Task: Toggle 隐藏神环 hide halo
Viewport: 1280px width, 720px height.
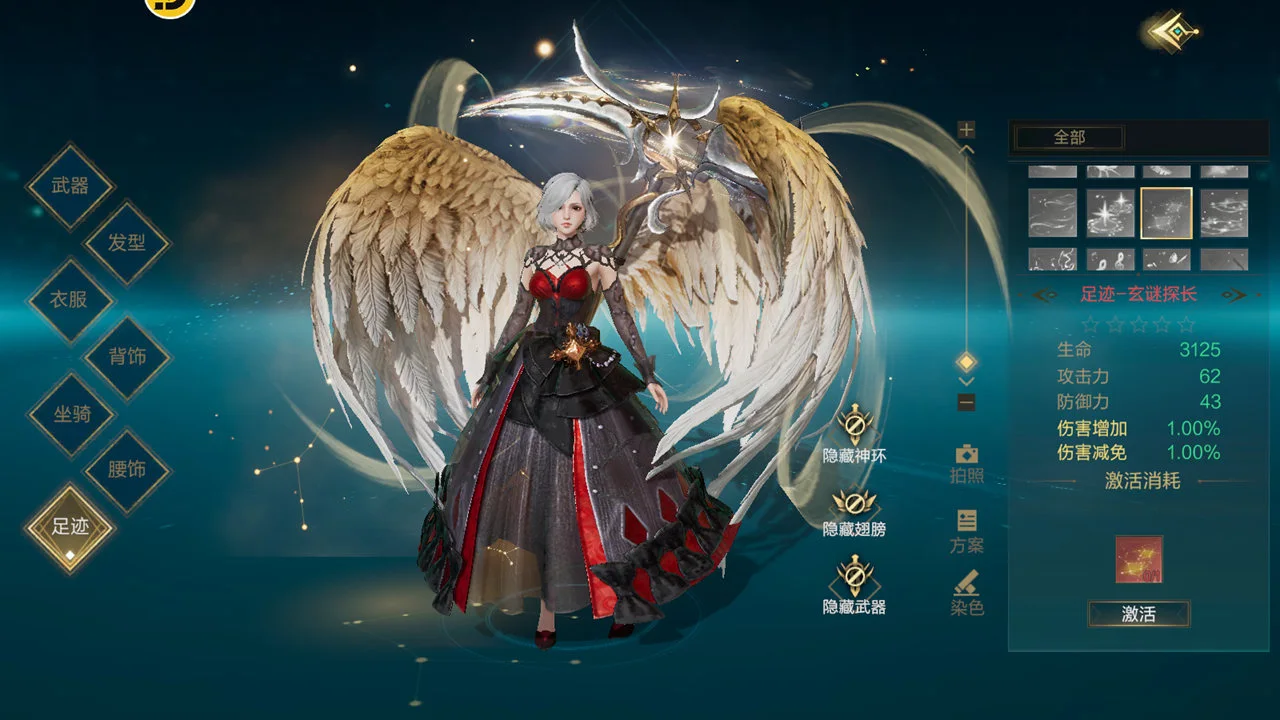Action: point(854,428)
